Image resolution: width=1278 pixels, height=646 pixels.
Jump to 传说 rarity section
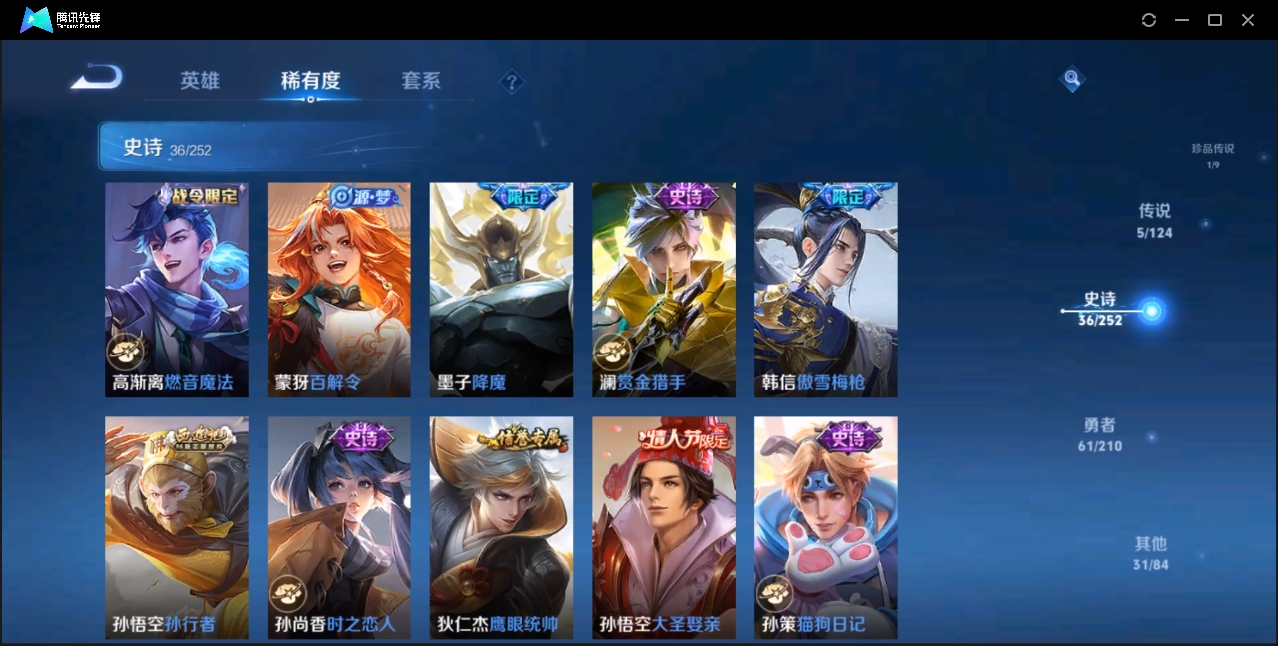(x=1154, y=220)
